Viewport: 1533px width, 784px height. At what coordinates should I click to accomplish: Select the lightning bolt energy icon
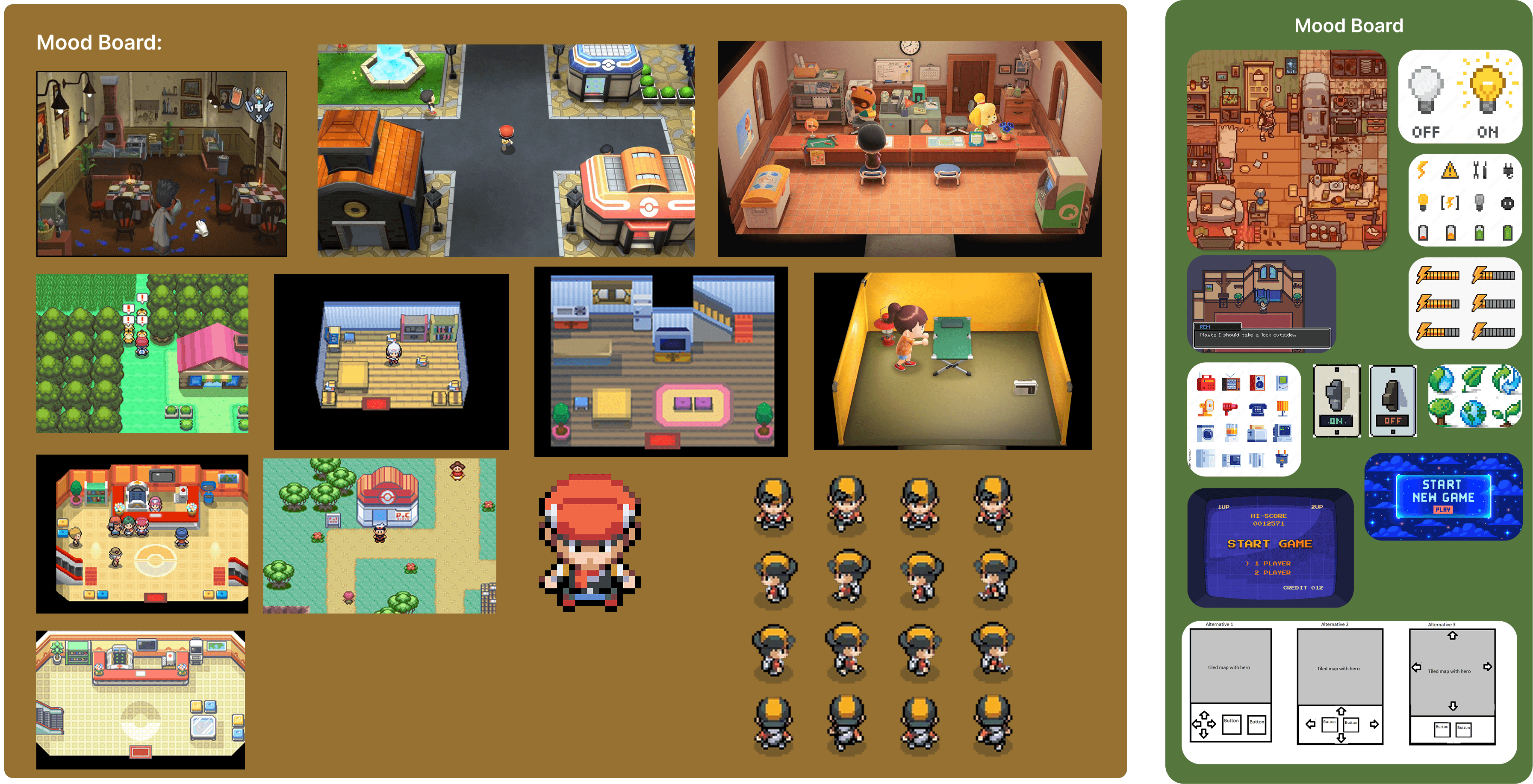[x=1422, y=171]
